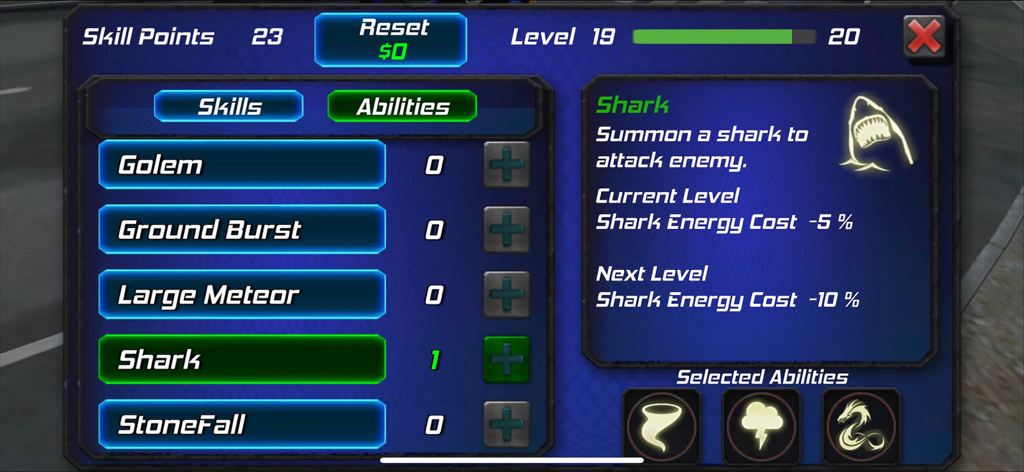Image resolution: width=1024 pixels, height=472 pixels.
Task: Reset skill points for $0
Action: [x=391, y=40]
